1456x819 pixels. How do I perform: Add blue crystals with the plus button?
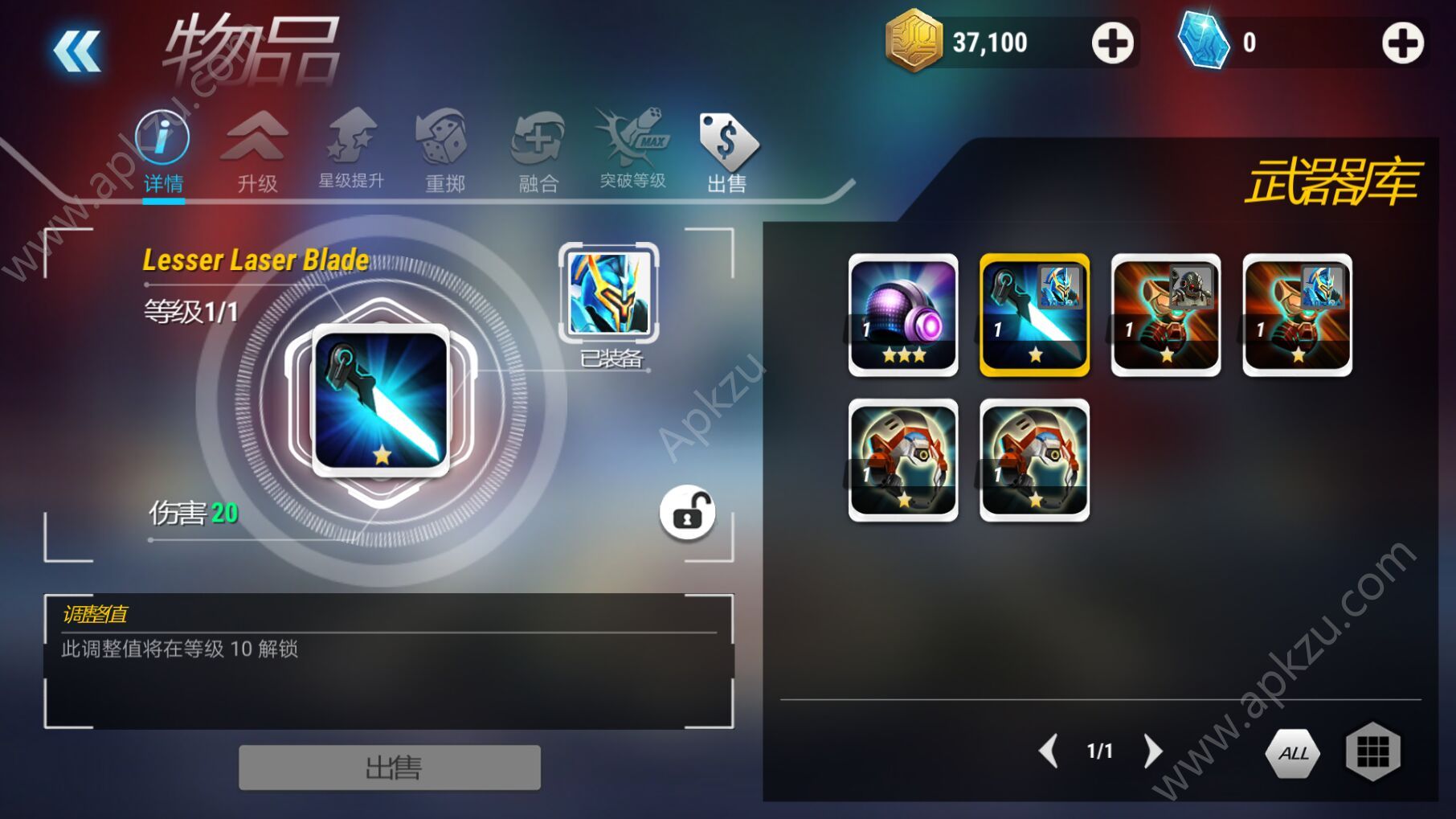1402,43
